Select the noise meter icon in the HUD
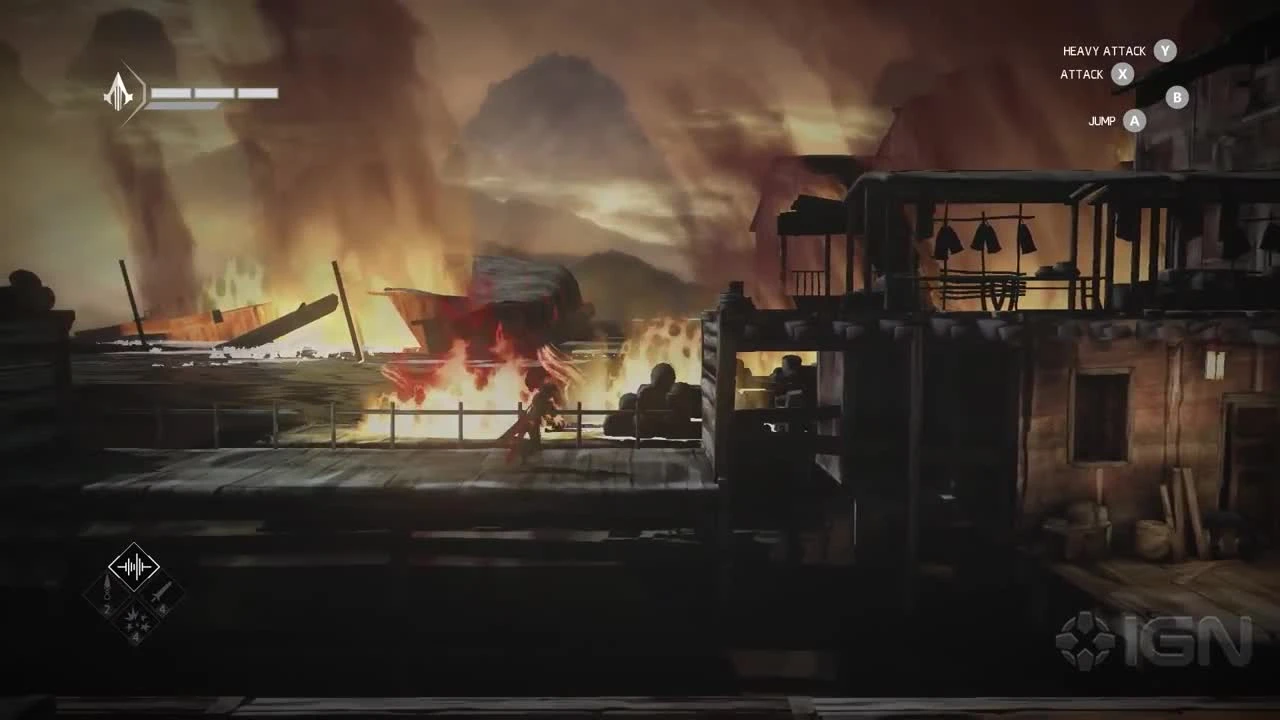This screenshot has width=1280, height=720. [134, 566]
